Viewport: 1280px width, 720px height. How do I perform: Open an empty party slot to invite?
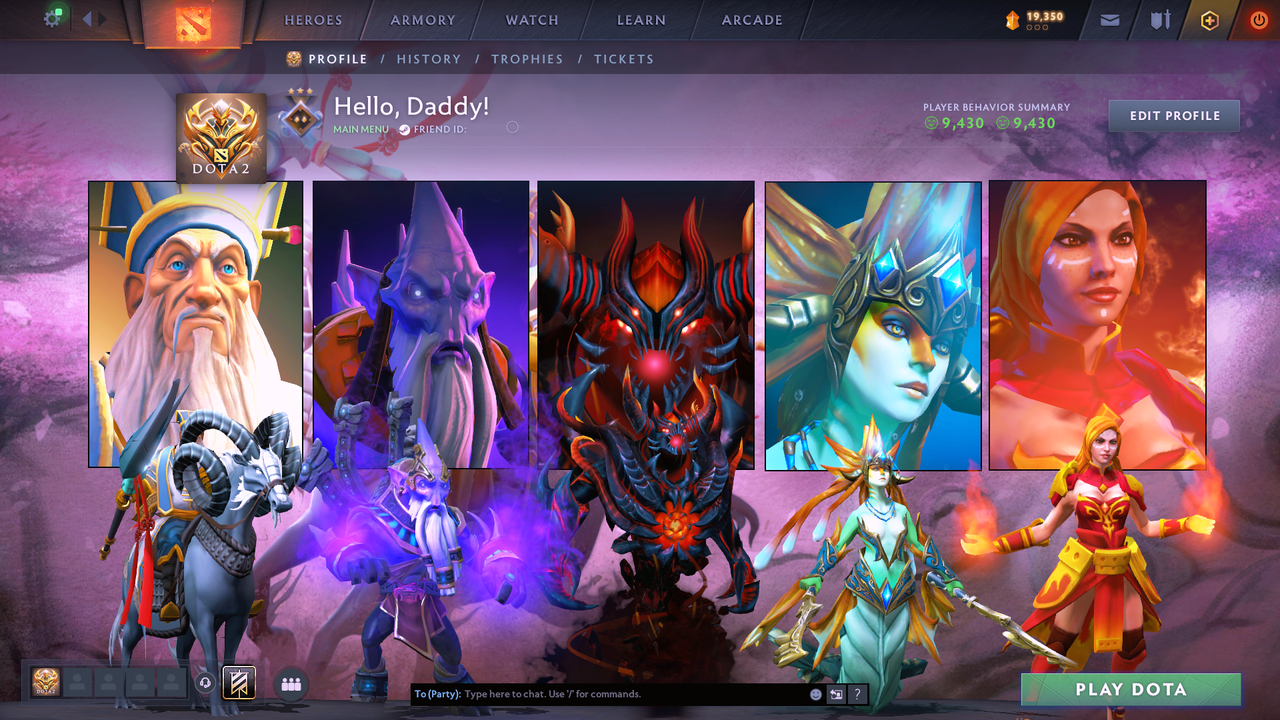click(78, 683)
